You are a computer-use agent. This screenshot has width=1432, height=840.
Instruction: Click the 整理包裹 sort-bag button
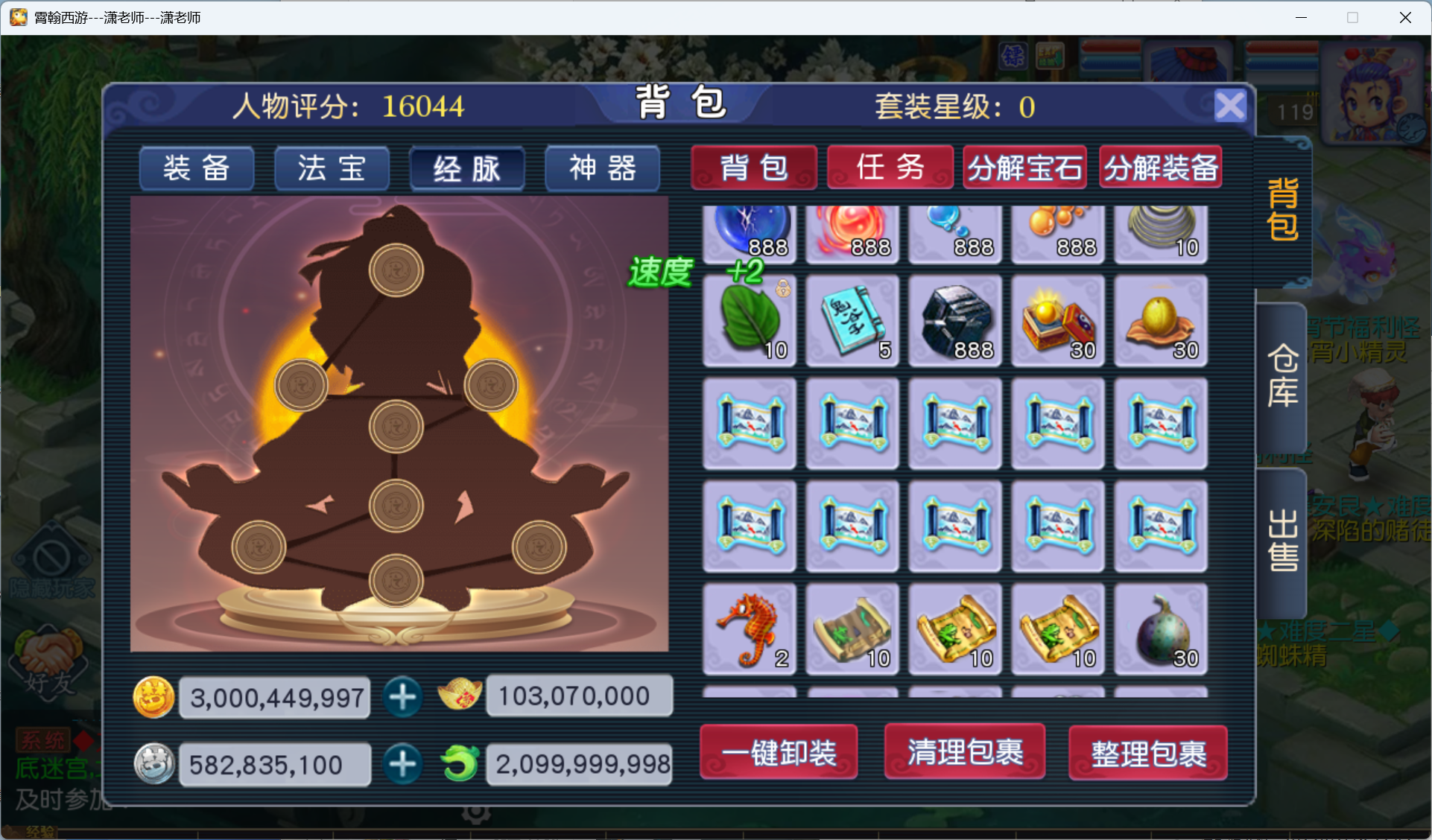pyautogui.click(x=1147, y=753)
